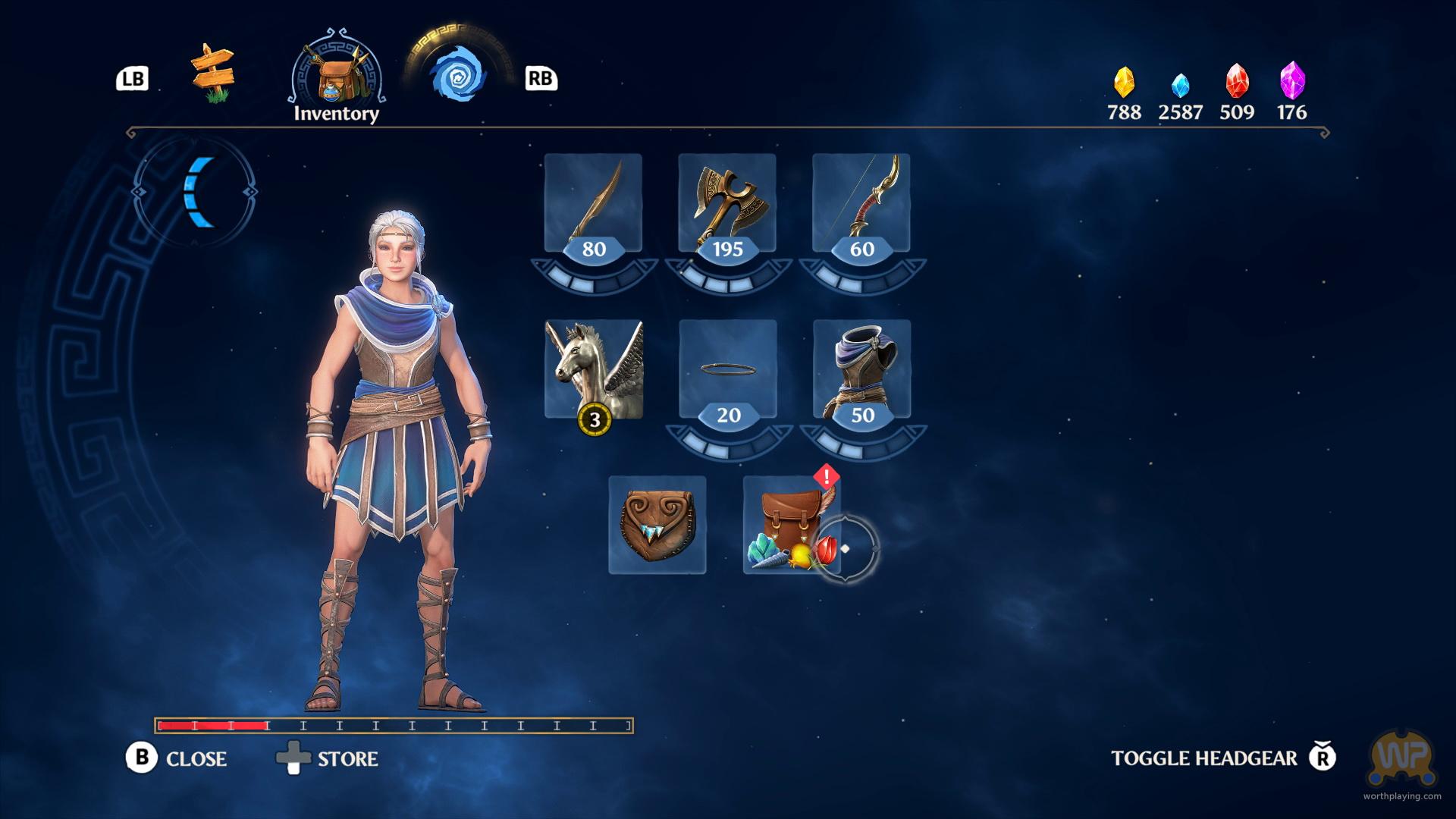The height and width of the screenshot is (819, 1456).
Task: Open the Store
Action: [x=328, y=758]
